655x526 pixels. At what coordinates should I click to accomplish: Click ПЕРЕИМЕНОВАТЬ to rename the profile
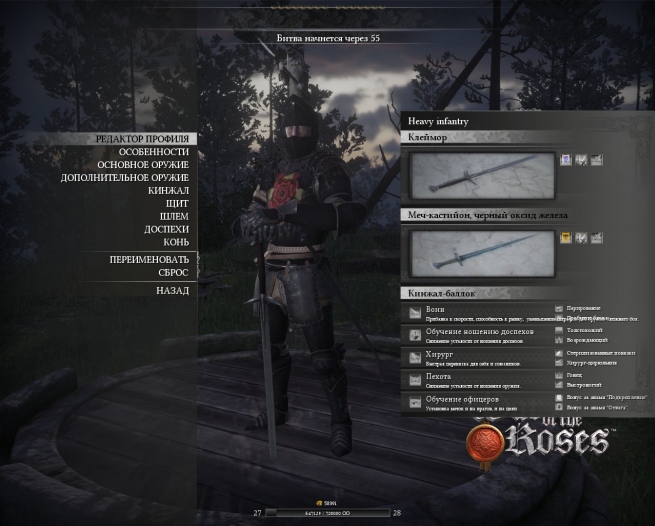[x=149, y=259]
